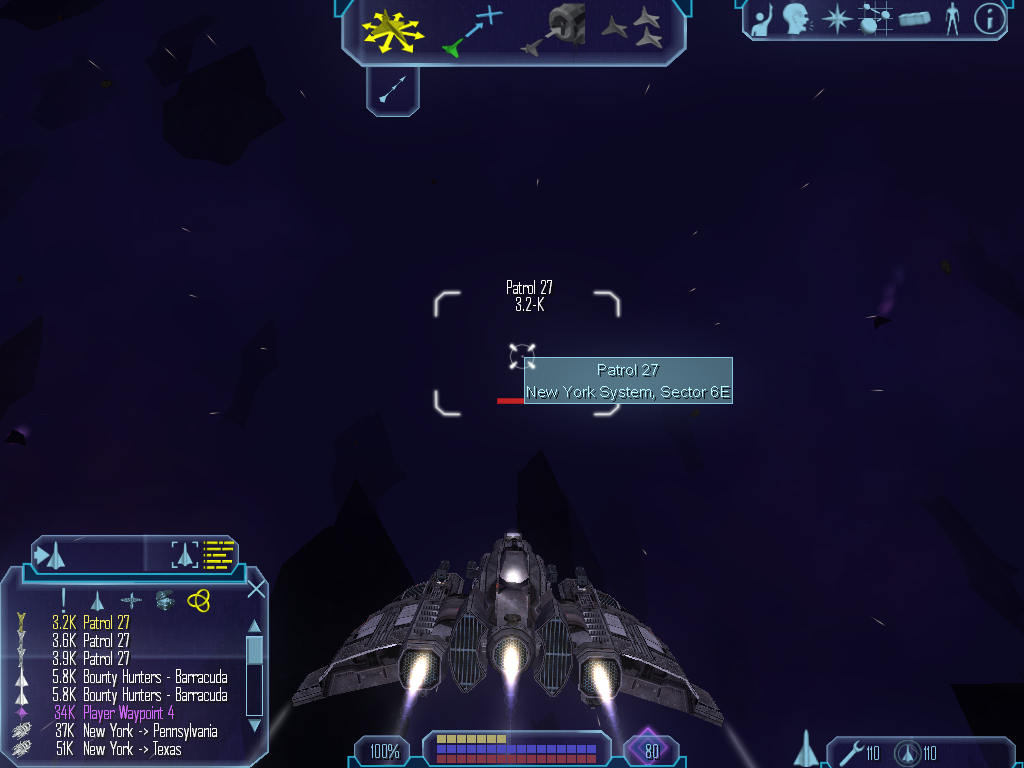Click the small arrow ship icon below maneuvers
Screen dimensions: 1024x768
[x=392, y=91]
